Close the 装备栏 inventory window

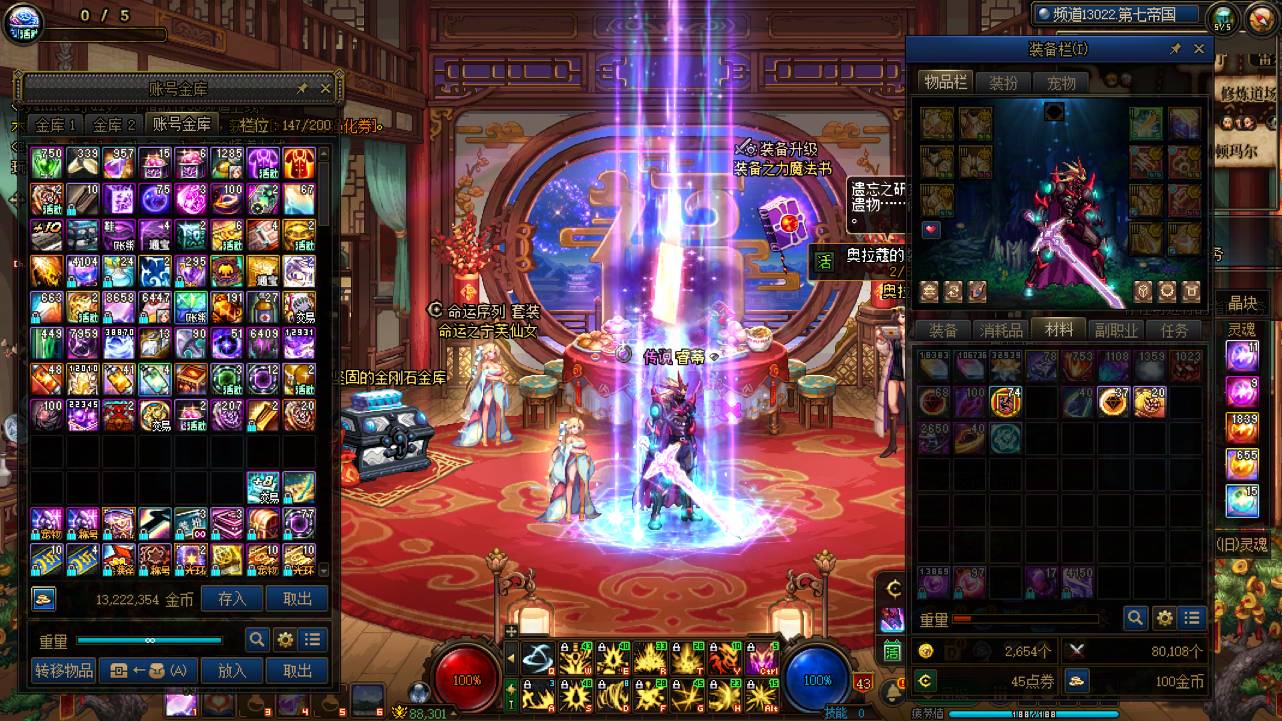tap(1199, 49)
